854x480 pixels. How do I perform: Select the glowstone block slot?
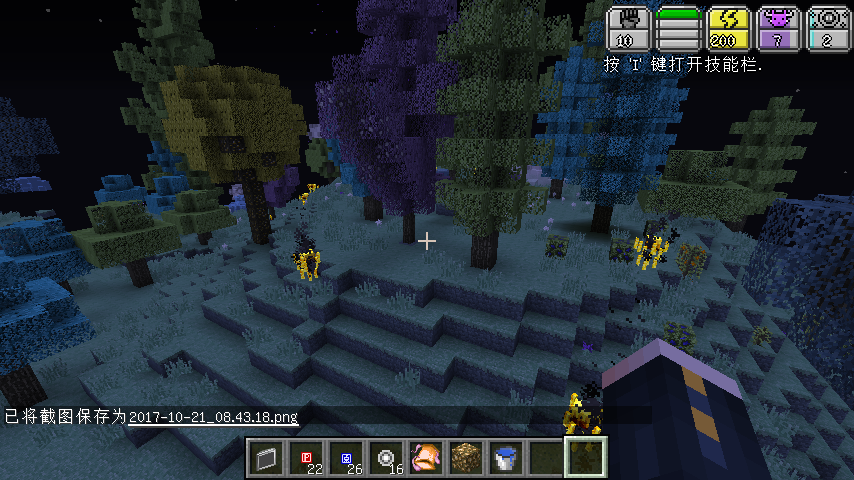466,459
